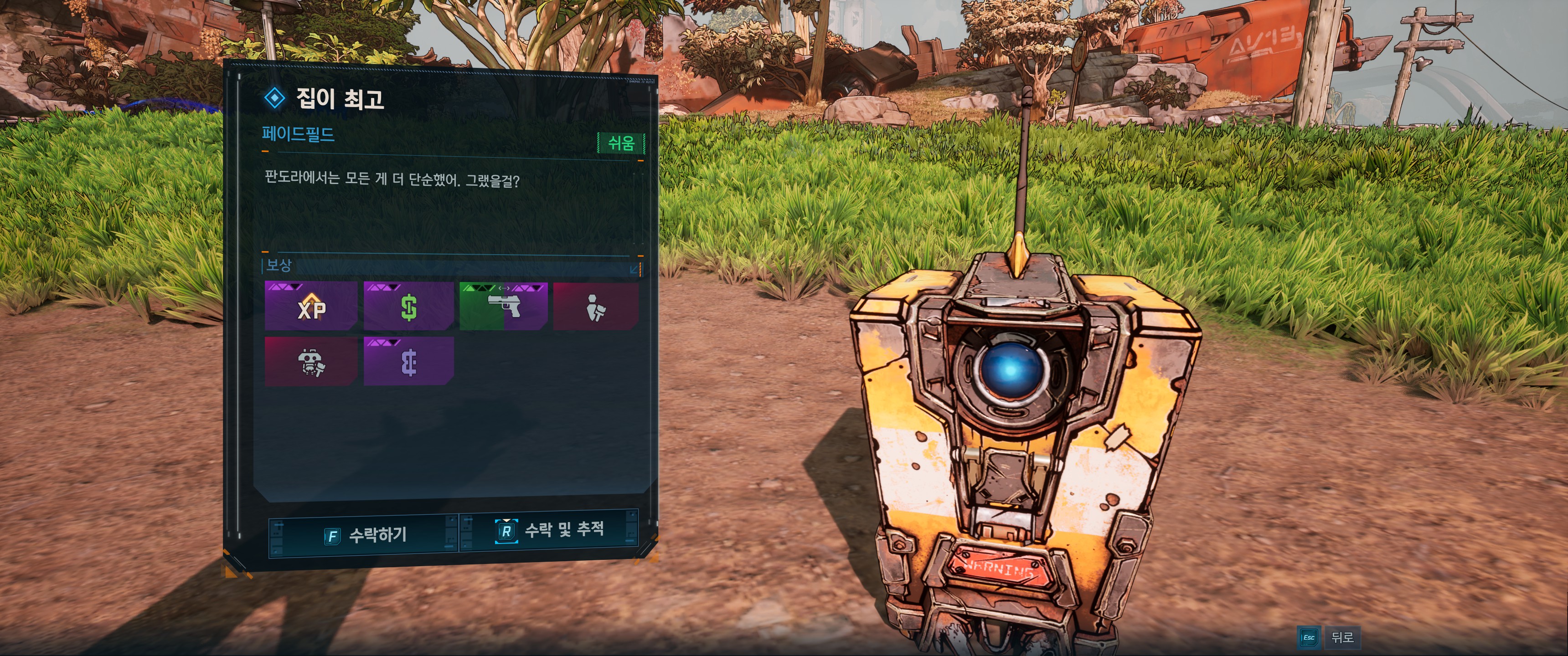The width and height of the screenshot is (1568, 656).
Task: Select the robot head reward tile
Action: point(311,362)
